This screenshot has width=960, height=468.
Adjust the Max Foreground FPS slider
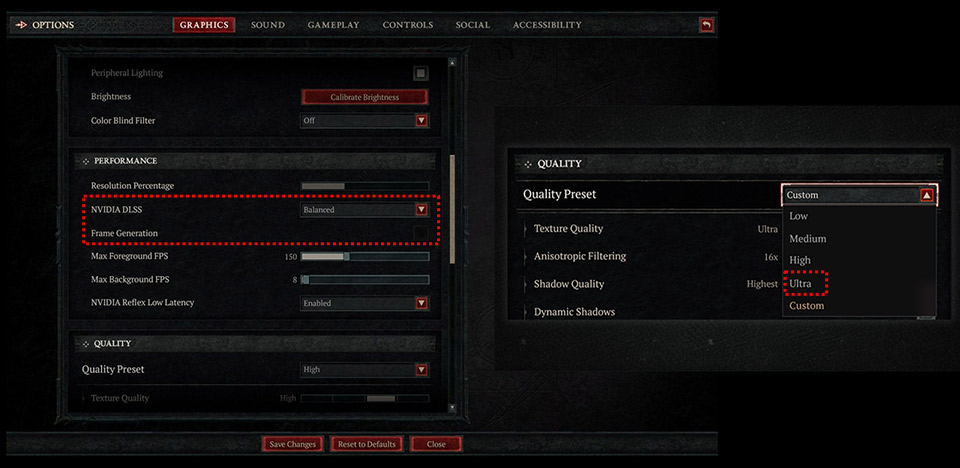coord(346,257)
